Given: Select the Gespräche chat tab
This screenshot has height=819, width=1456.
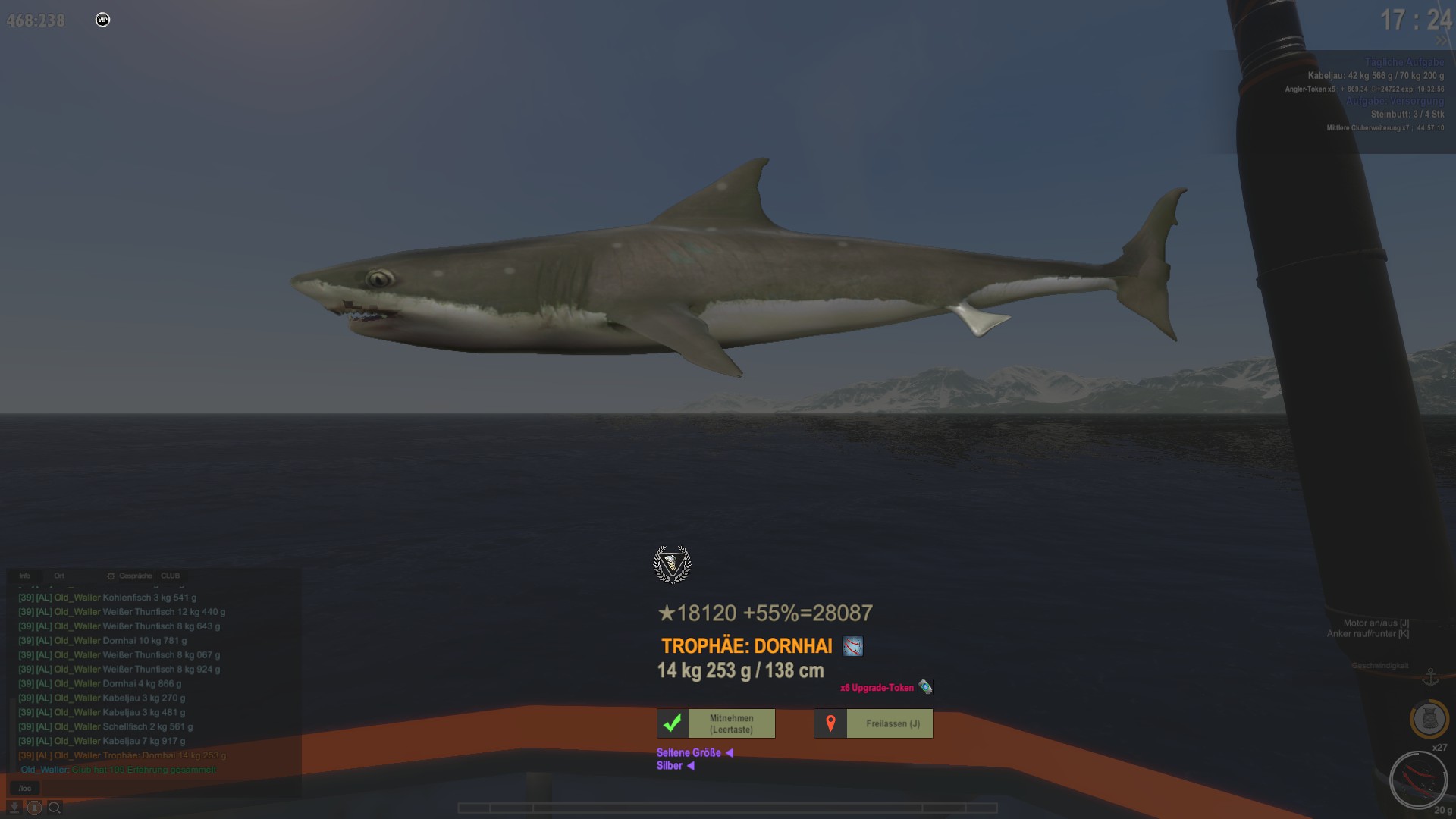Looking at the screenshot, I should (x=135, y=576).
